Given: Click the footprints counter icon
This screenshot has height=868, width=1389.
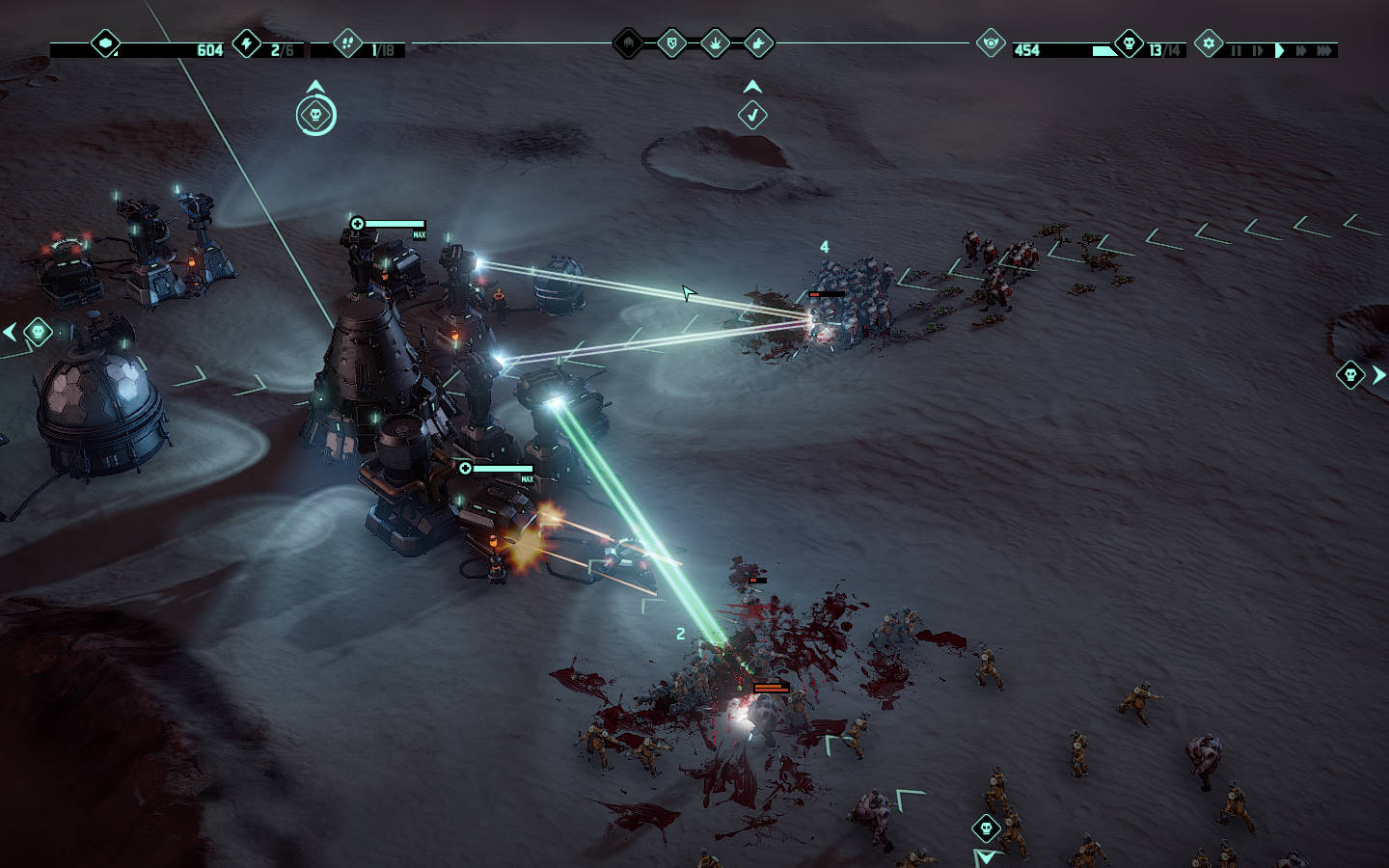Looking at the screenshot, I should [347, 43].
